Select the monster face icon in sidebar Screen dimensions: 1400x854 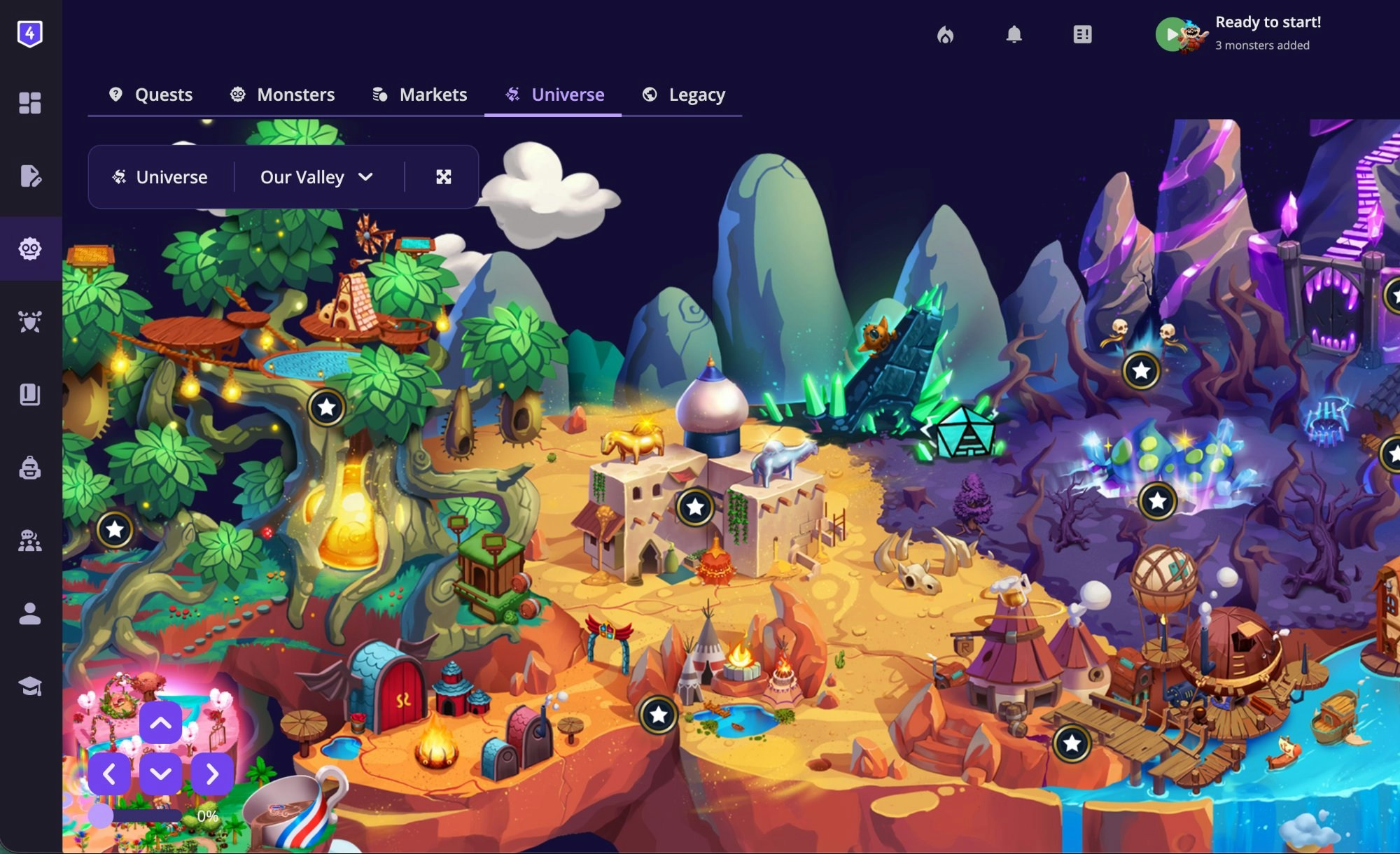[x=29, y=248]
